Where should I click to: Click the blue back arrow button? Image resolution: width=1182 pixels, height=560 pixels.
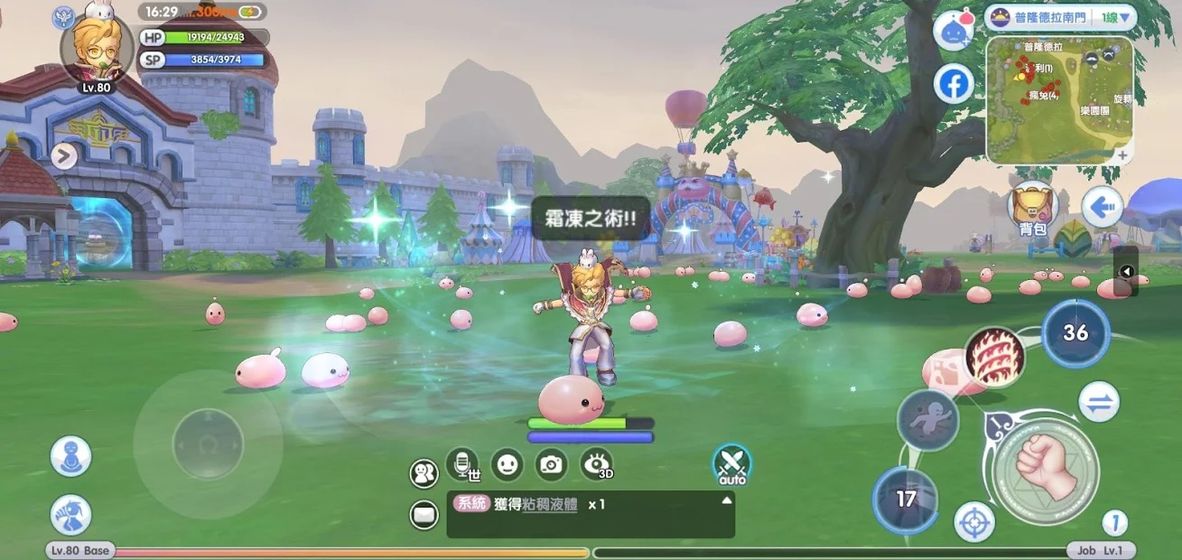(1103, 208)
